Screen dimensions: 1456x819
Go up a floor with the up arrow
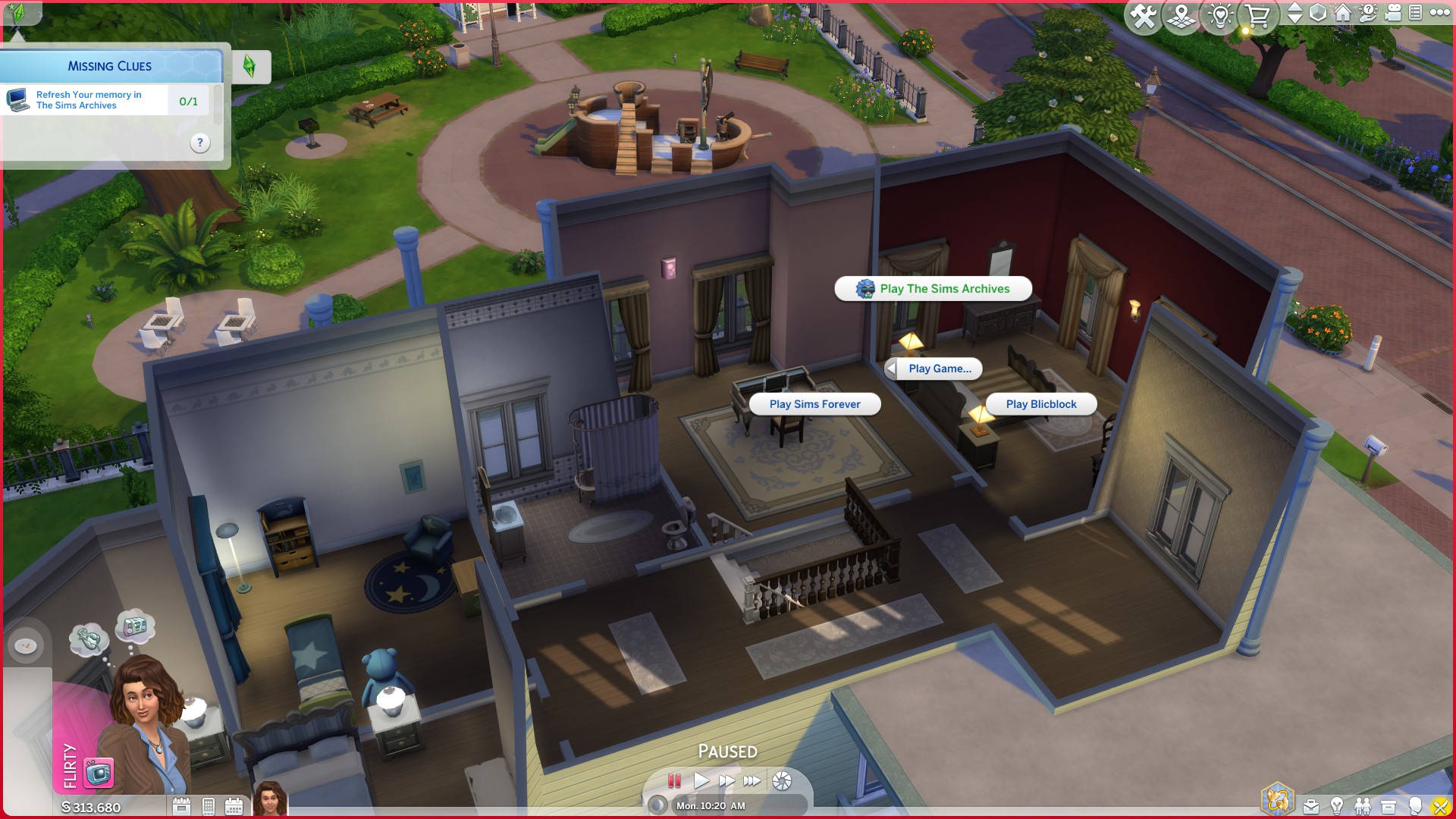pyautogui.click(x=1294, y=8)
